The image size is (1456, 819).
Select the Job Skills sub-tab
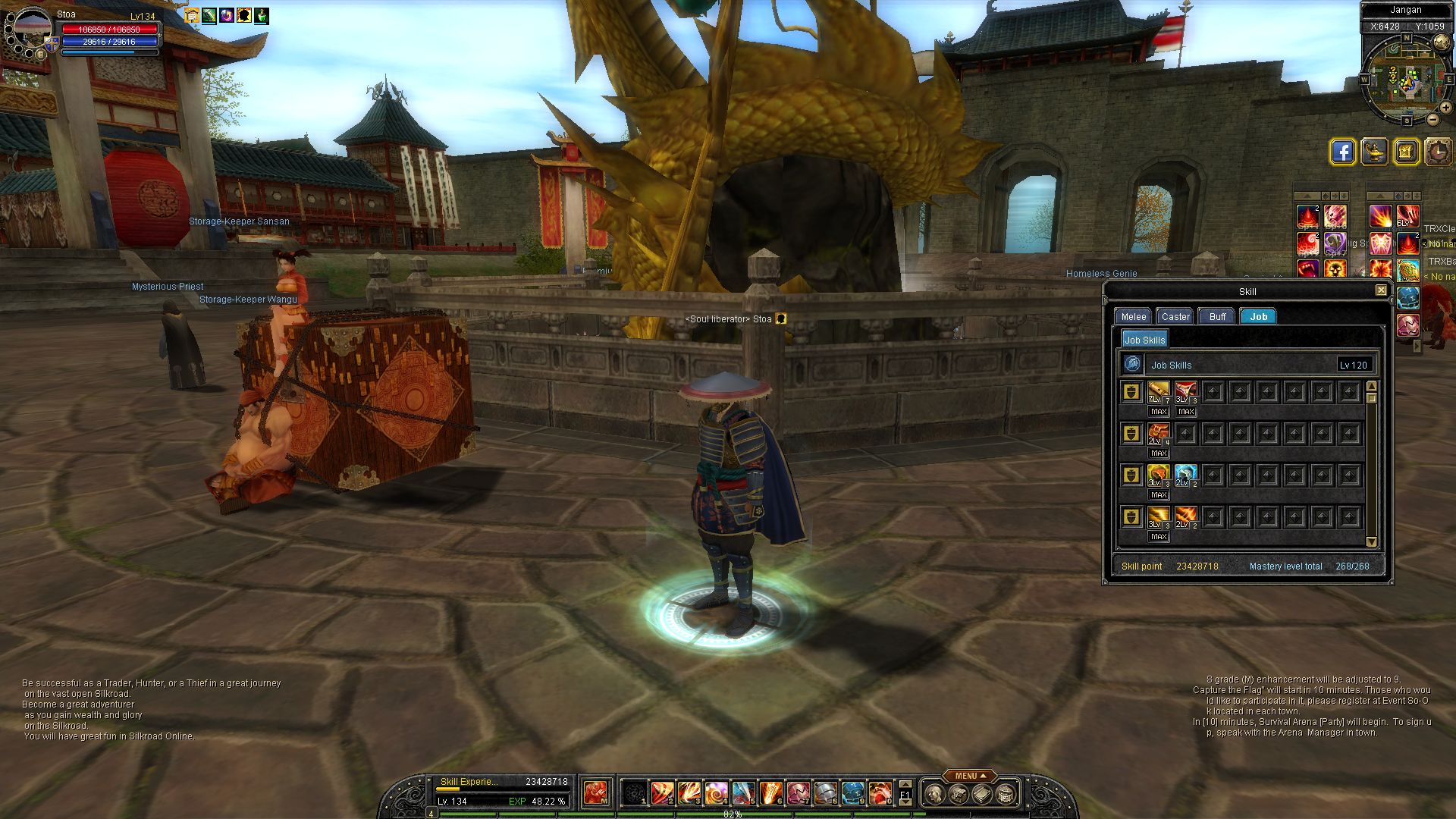pyautogui.click(x=1144, y=340)
